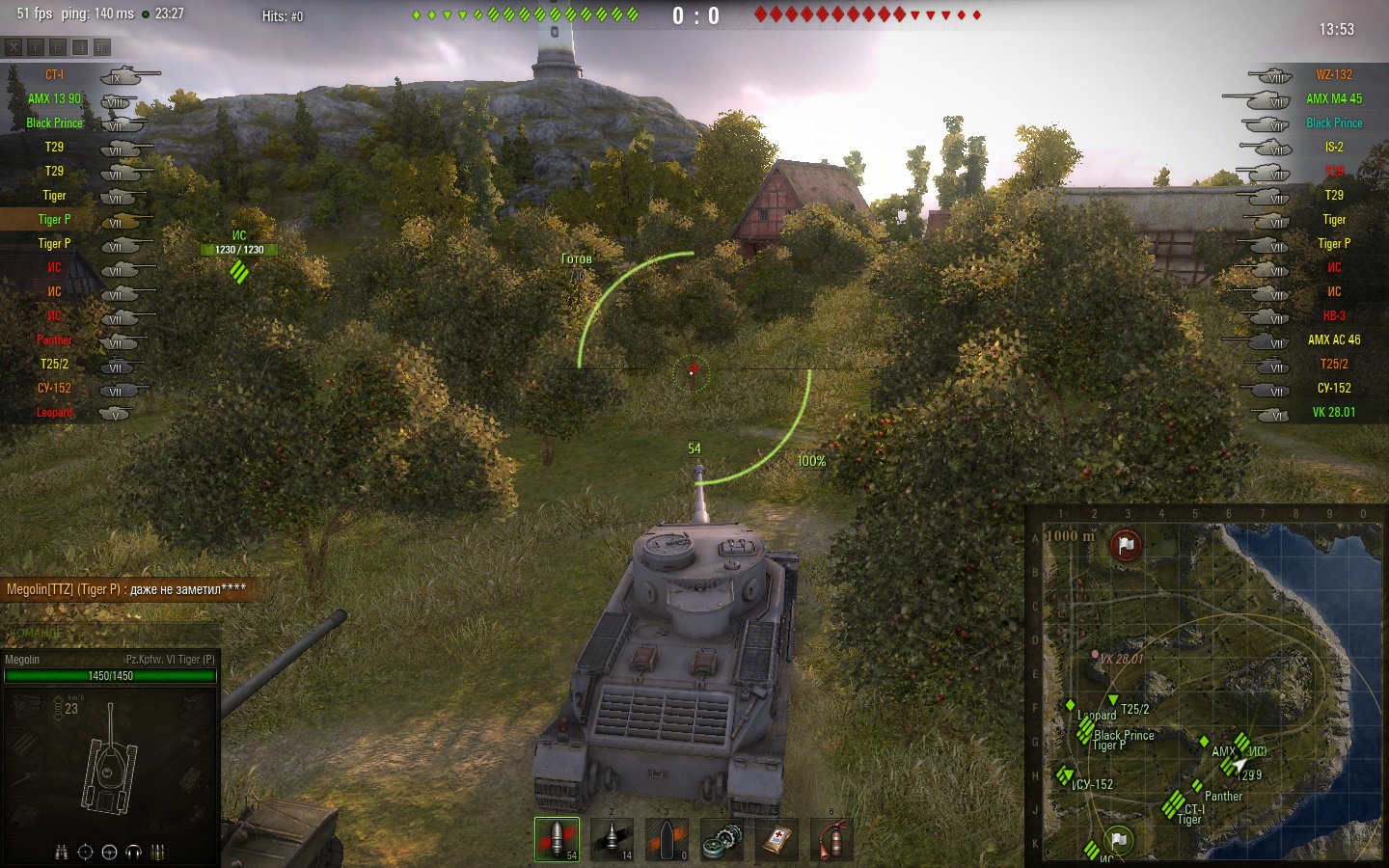The image size is (1389, 868).
Task: Click the steering wheel driver icon
Action: pyautogui.click(x=109, y=852)
